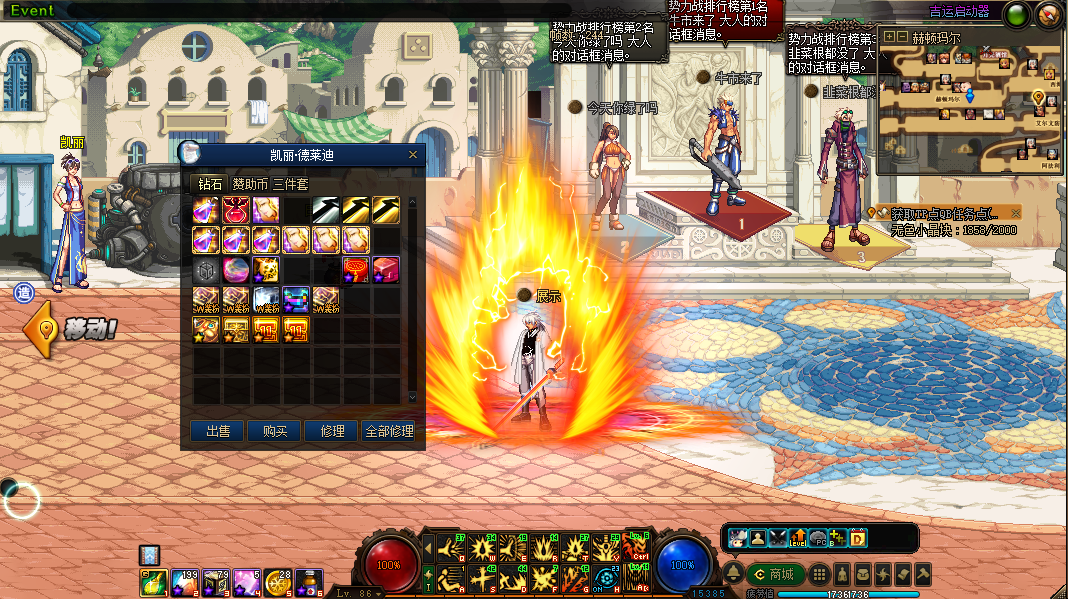
Task: Click the green orb button at top right
Action: pyautogui.click(x=1017, y=14)
